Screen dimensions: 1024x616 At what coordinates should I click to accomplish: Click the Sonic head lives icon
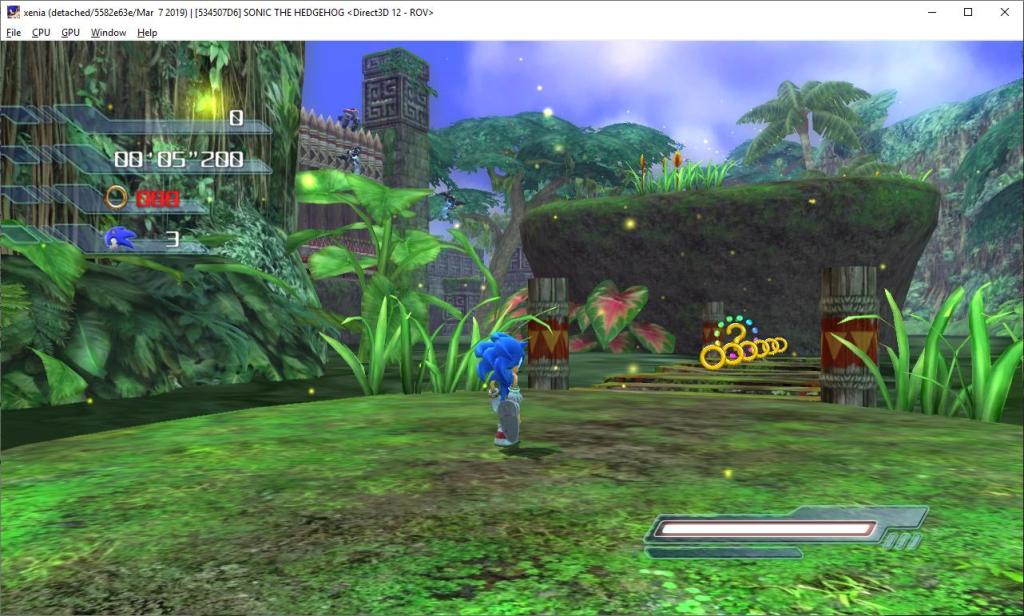coord(119,239)
